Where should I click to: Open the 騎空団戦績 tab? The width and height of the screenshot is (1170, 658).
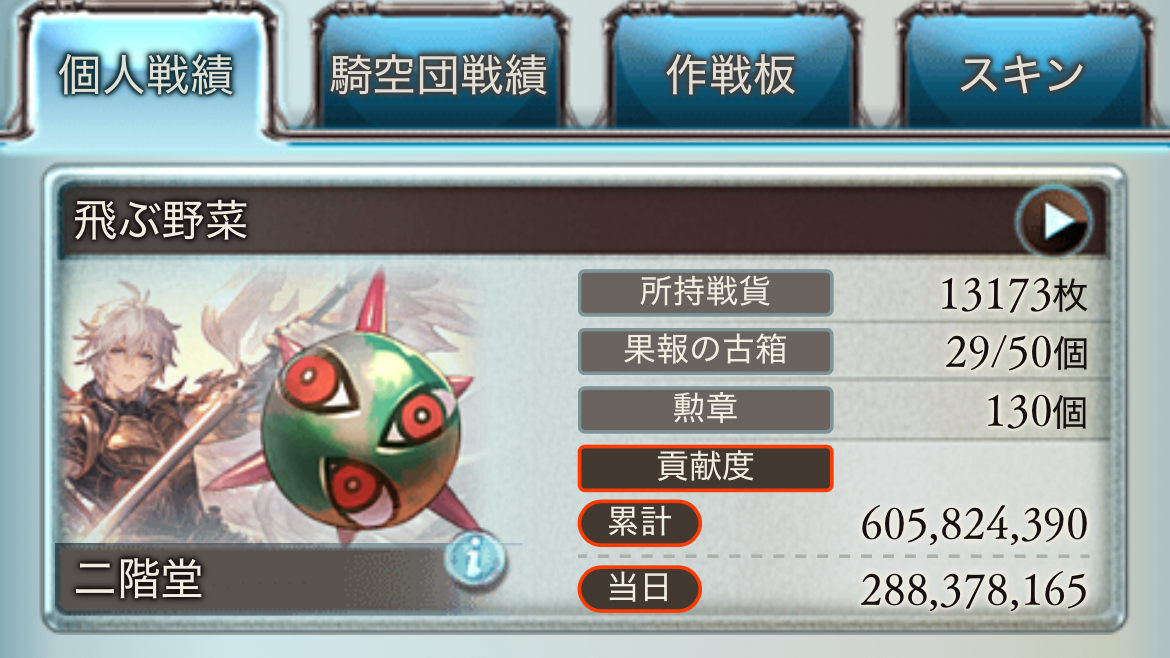point(438,76)
